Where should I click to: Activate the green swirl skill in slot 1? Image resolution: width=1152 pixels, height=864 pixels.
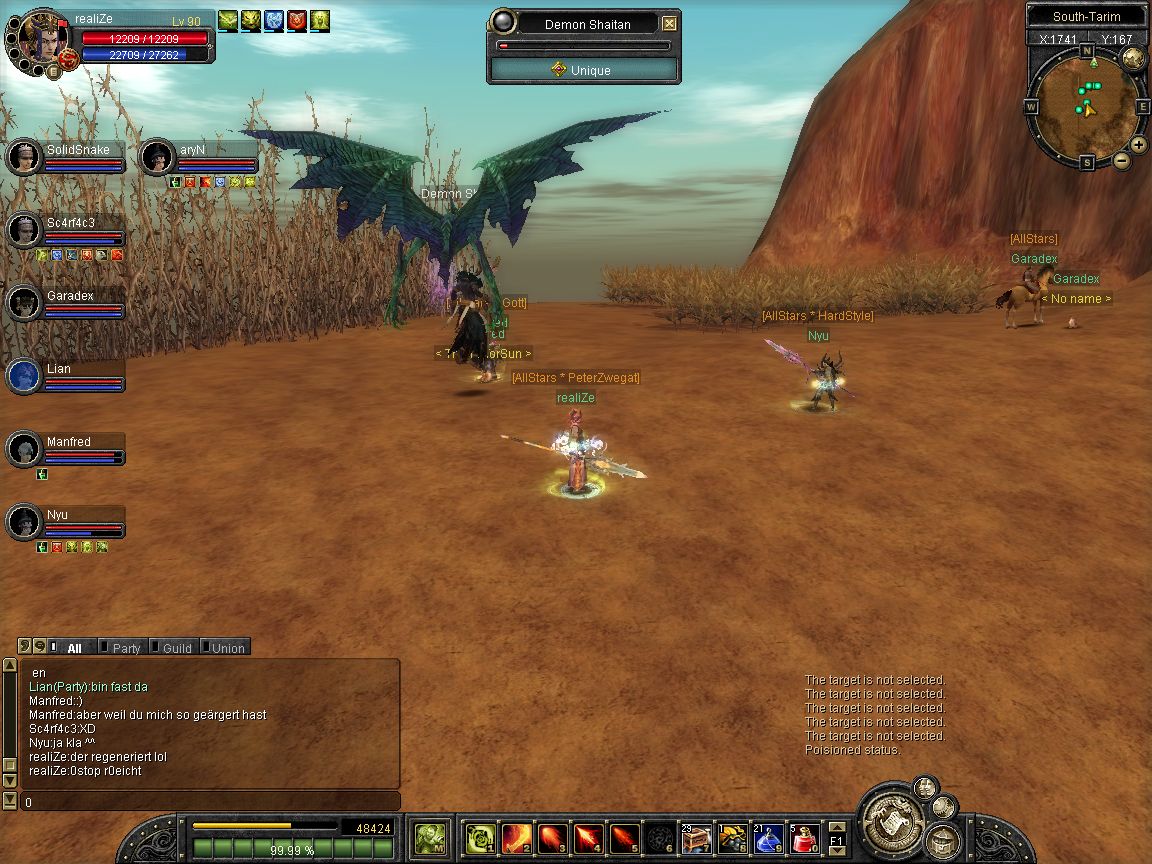click(x=481, y=838)
